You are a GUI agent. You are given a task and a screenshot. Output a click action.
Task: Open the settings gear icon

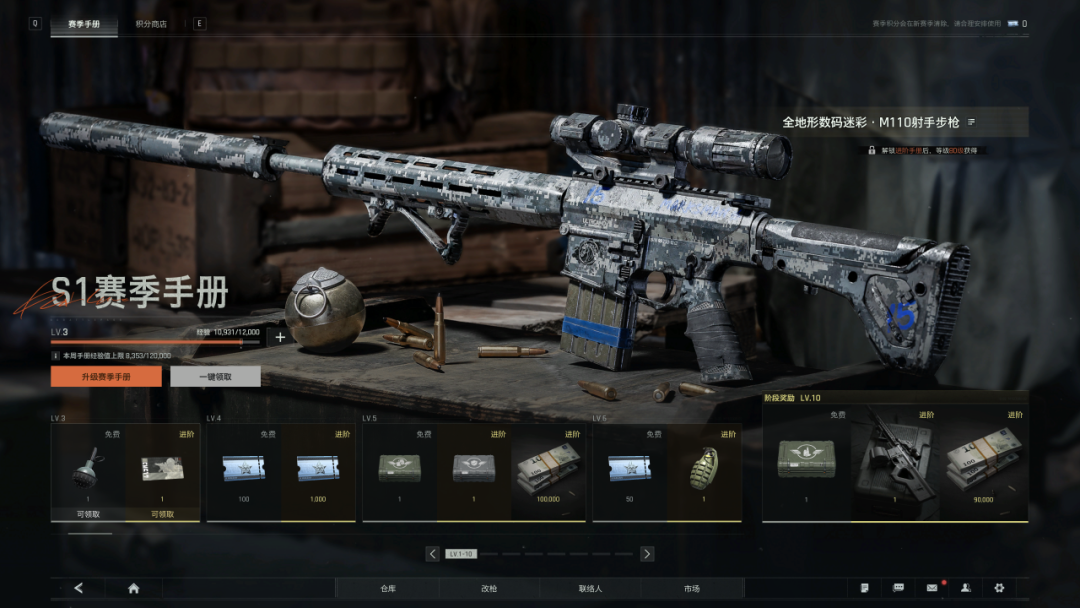(999, 588)
